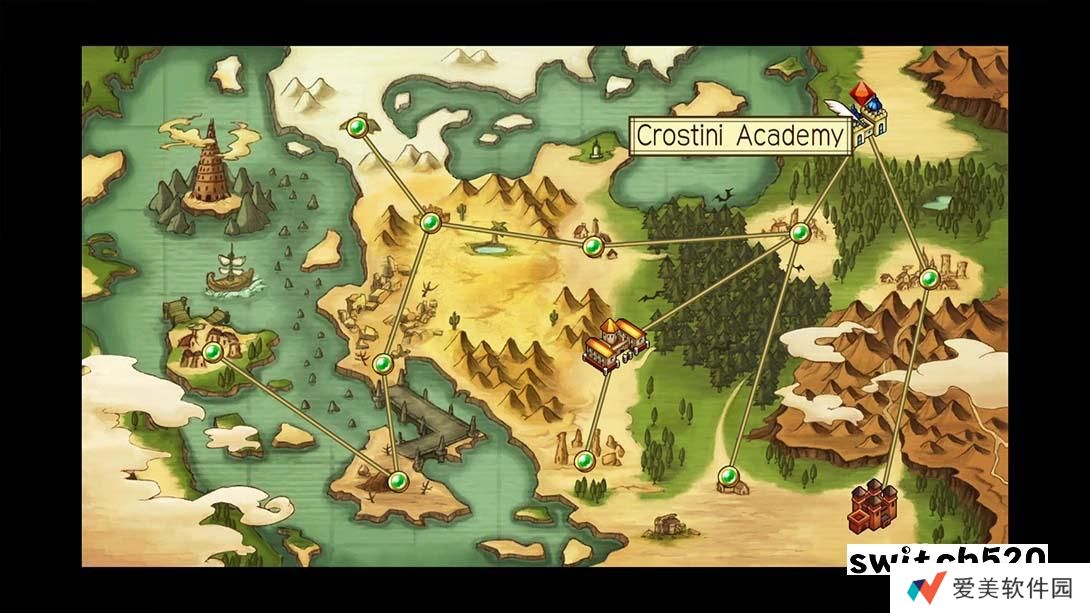Image resolution: width=1090 pixels, height=613 pixels.
Task: Choose the red-roofed town building marker
Action: (x=615, y=344)
